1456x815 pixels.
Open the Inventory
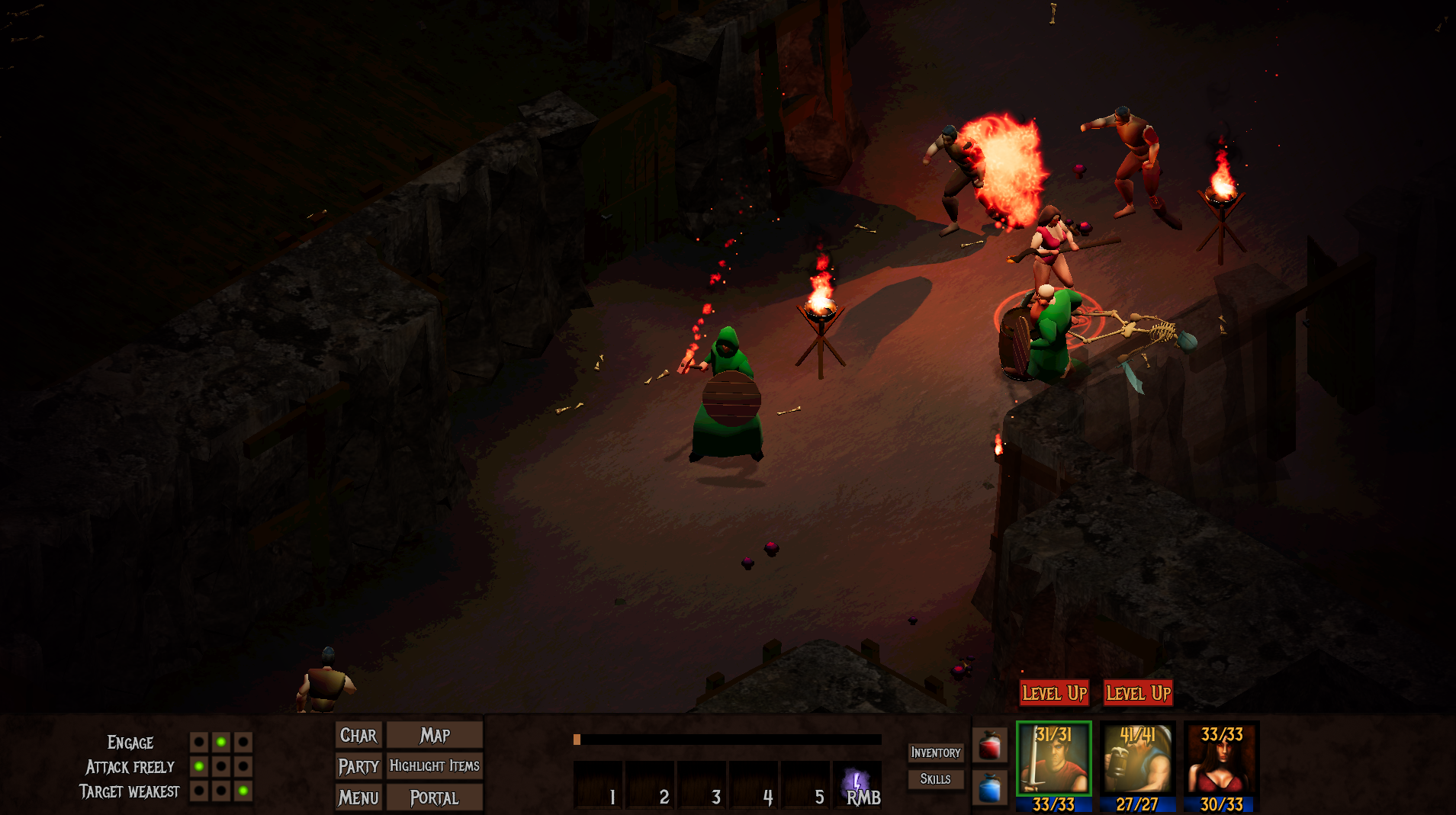coord(936,752)
